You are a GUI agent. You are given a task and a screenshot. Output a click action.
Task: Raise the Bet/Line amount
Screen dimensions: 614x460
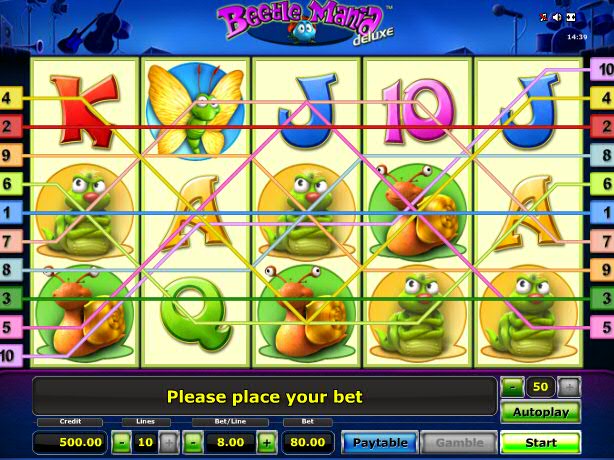(267, 442)
